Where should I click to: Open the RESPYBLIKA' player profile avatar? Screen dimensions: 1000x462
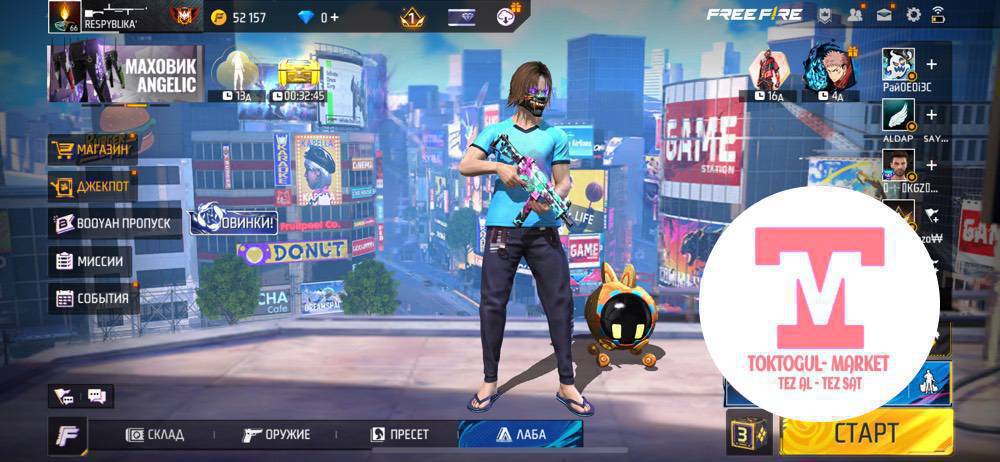(x=62, y=16)
